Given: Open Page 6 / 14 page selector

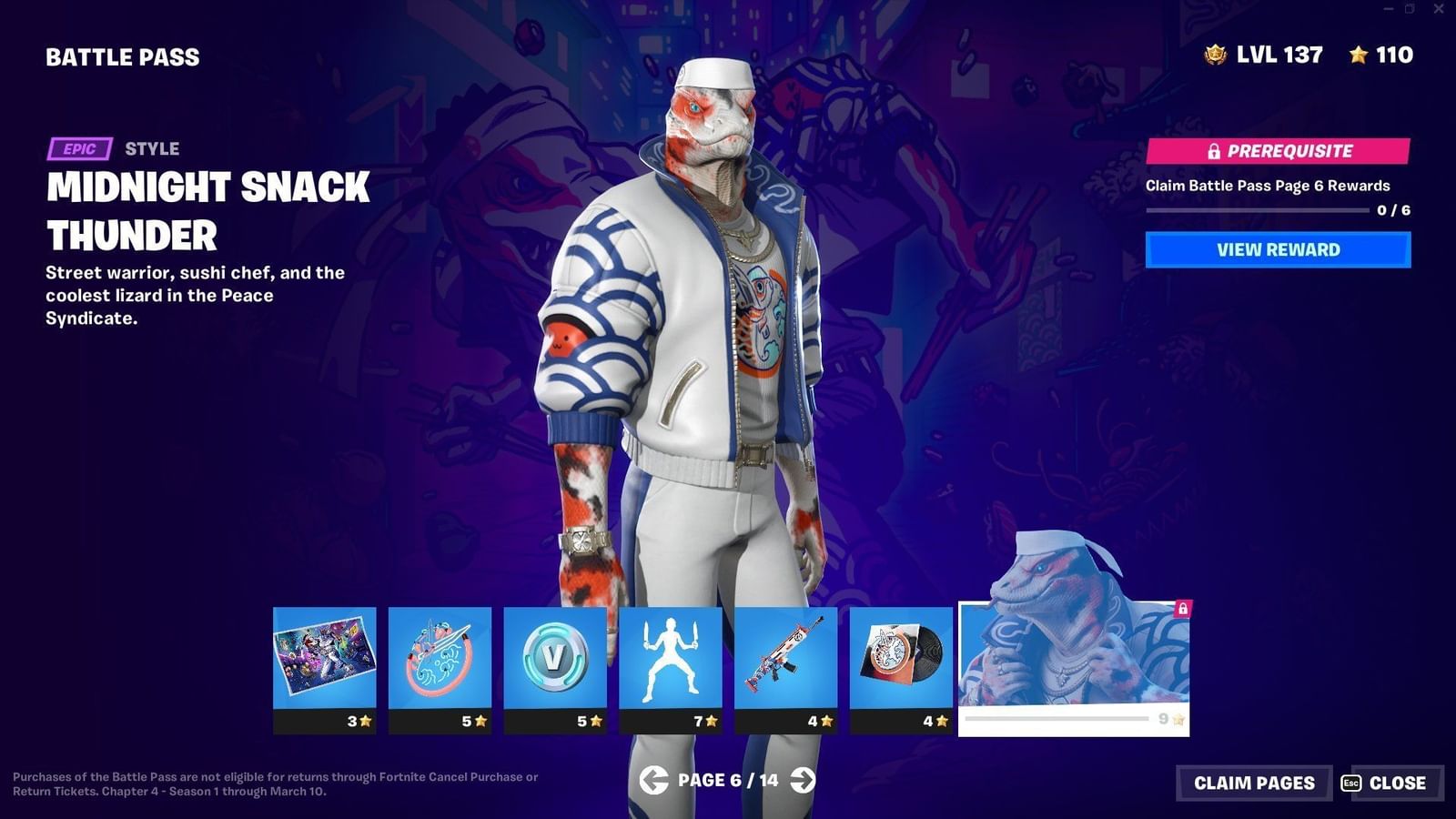Looking at the screenshot, I should tap(728, 780).
